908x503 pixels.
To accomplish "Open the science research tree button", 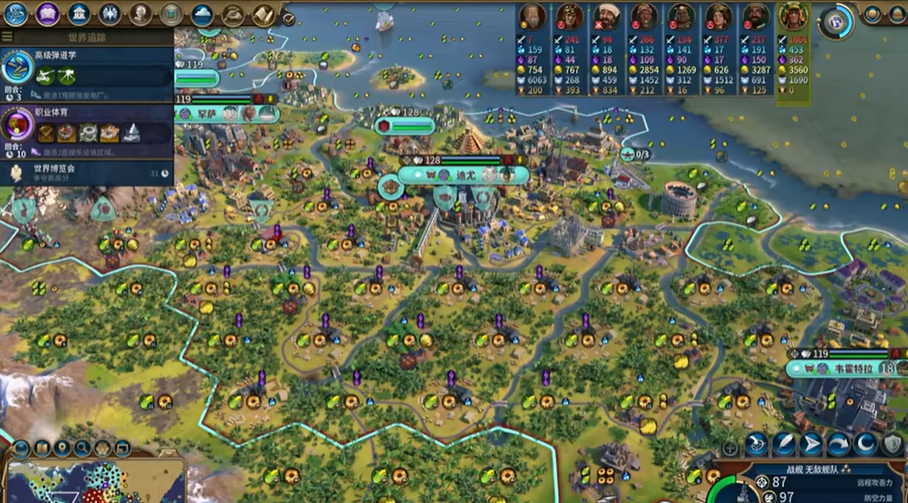I will click(15, 14).
